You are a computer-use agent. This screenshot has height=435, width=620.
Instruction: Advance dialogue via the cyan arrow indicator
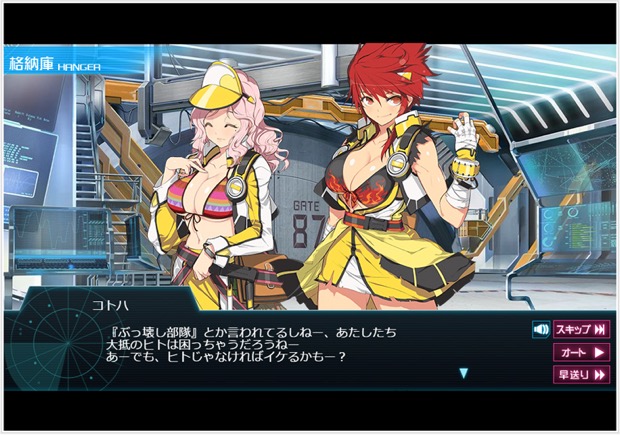pyautogui.click(x=463, y=373)
